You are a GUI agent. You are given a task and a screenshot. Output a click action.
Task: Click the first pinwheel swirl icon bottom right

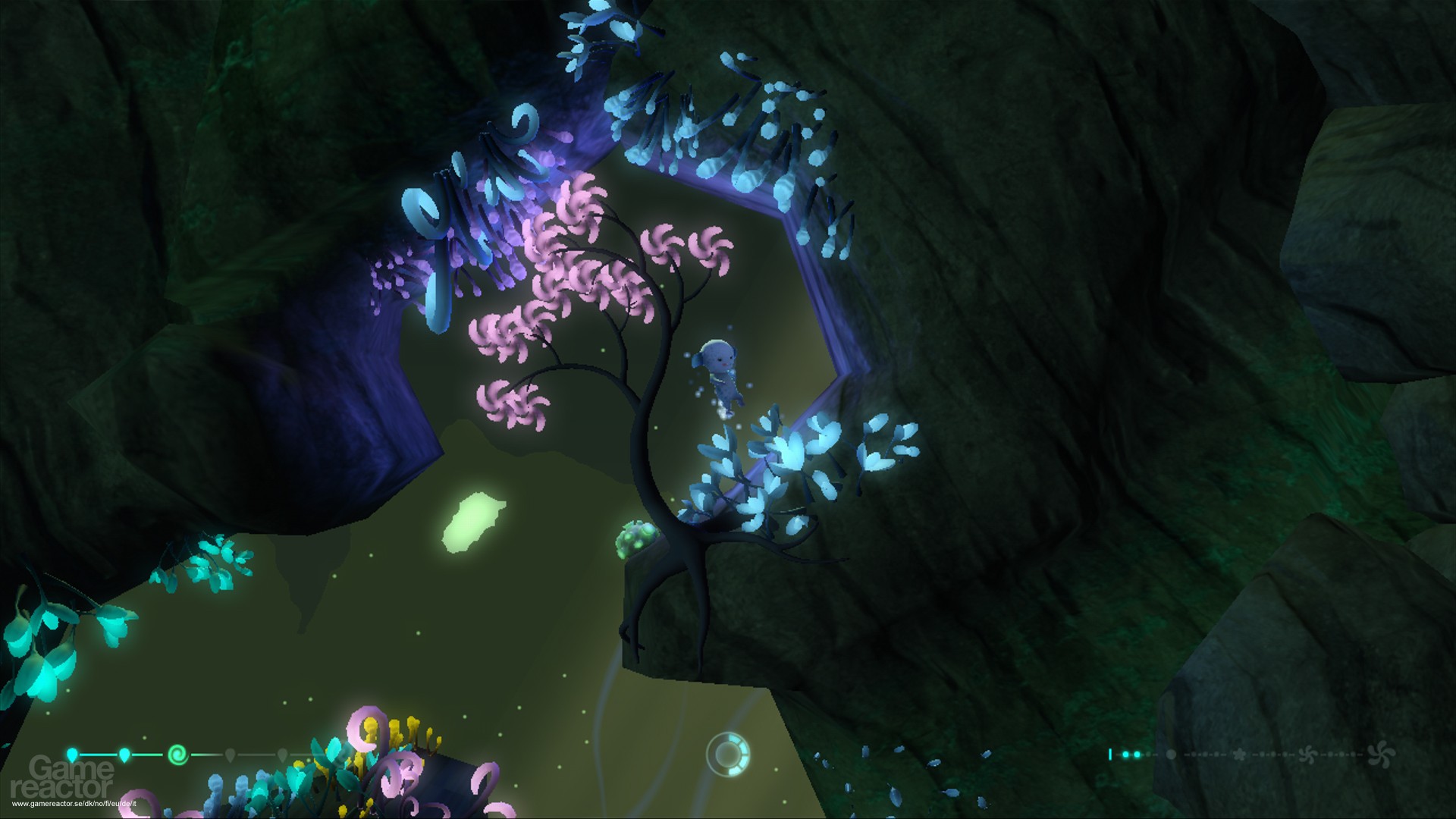pos(1308,755)
